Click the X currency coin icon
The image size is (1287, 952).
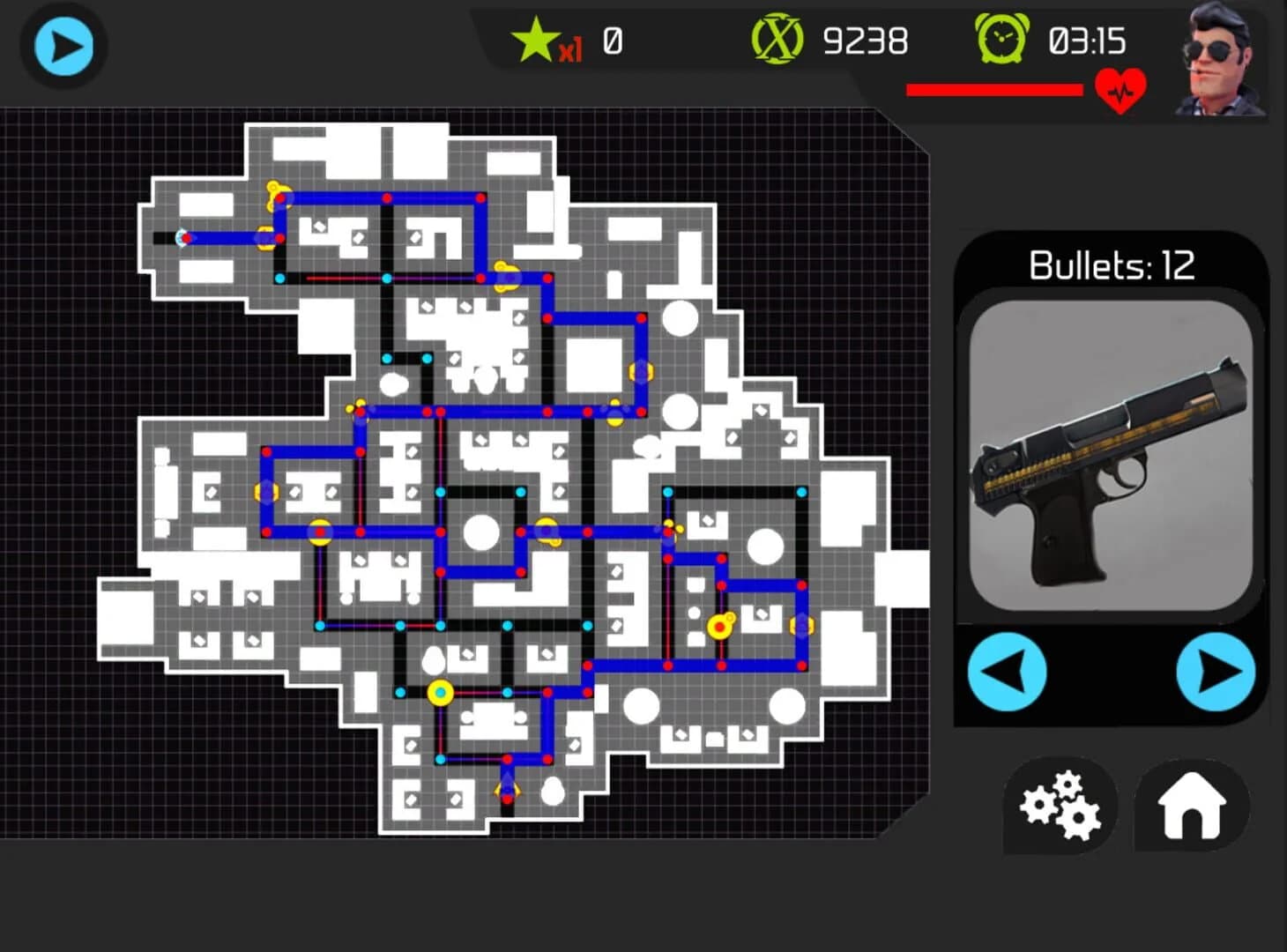779,38
